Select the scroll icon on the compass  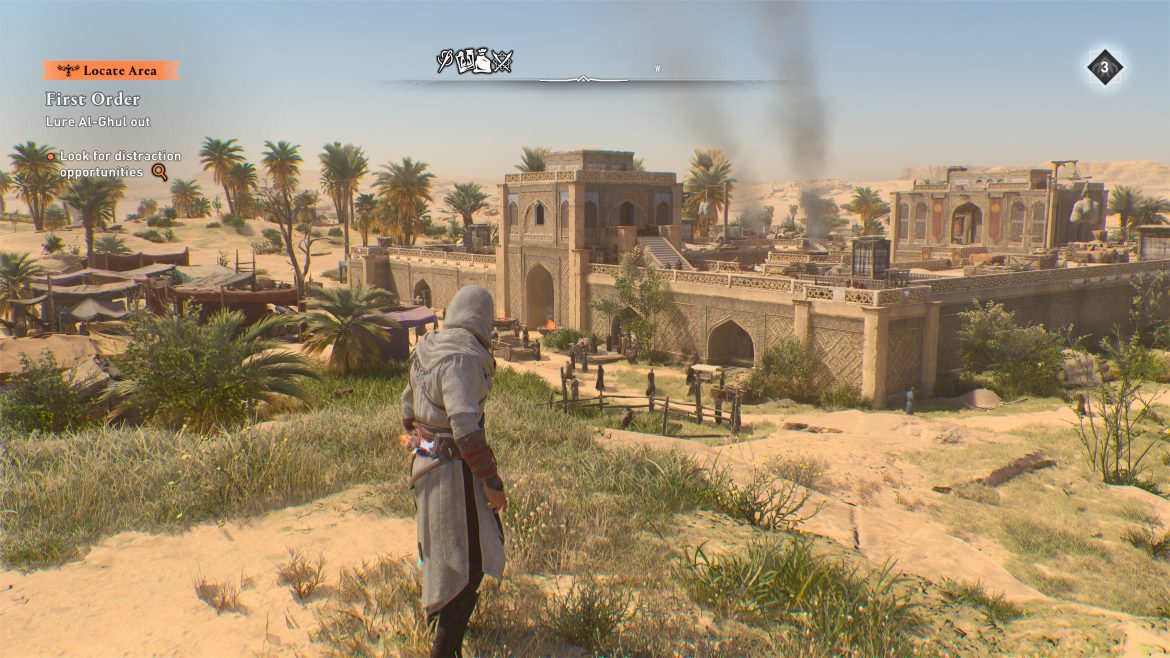pos(465,63)
